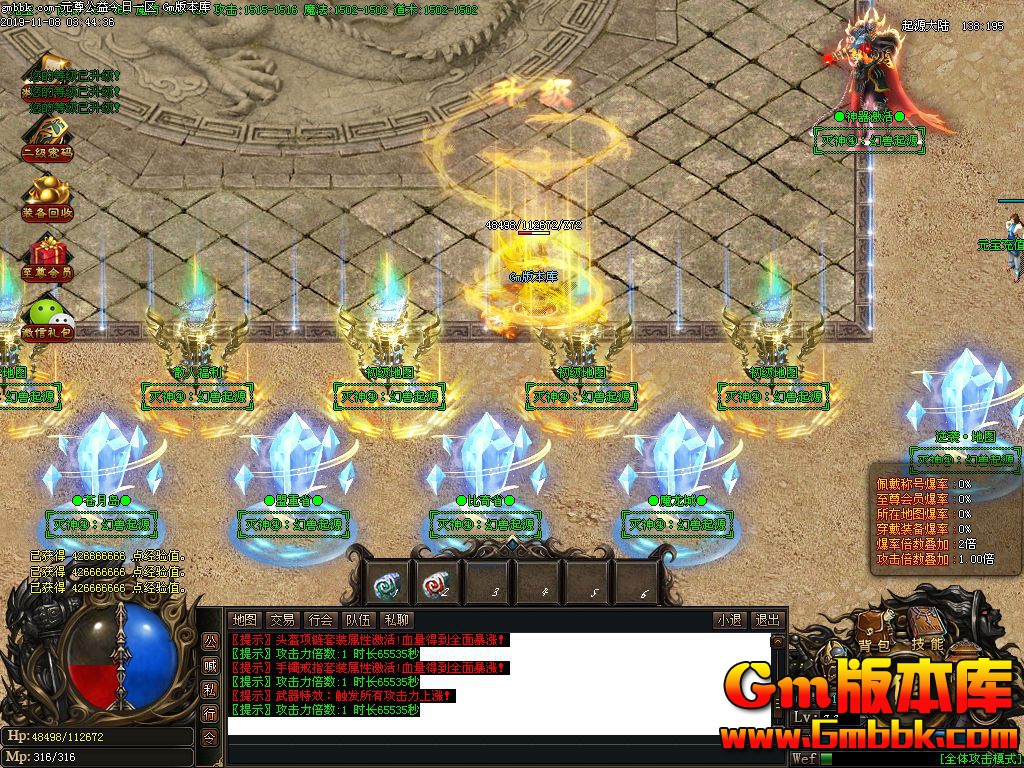This screenshot has height=768, width=1024.
Task: Click the 退出 exit button
Action: click(x=767, y=620)
